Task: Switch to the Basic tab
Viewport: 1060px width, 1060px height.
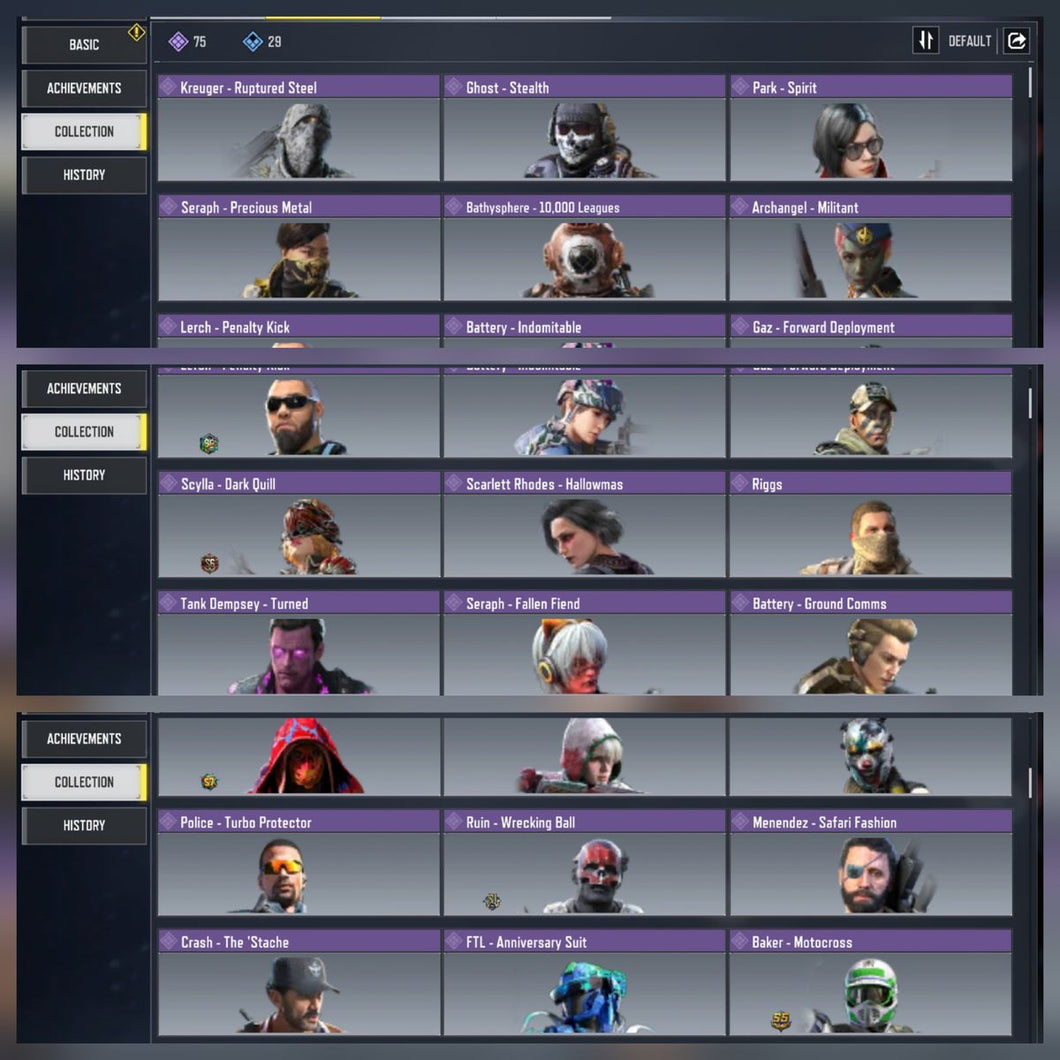Action: [x=84, y=45]
